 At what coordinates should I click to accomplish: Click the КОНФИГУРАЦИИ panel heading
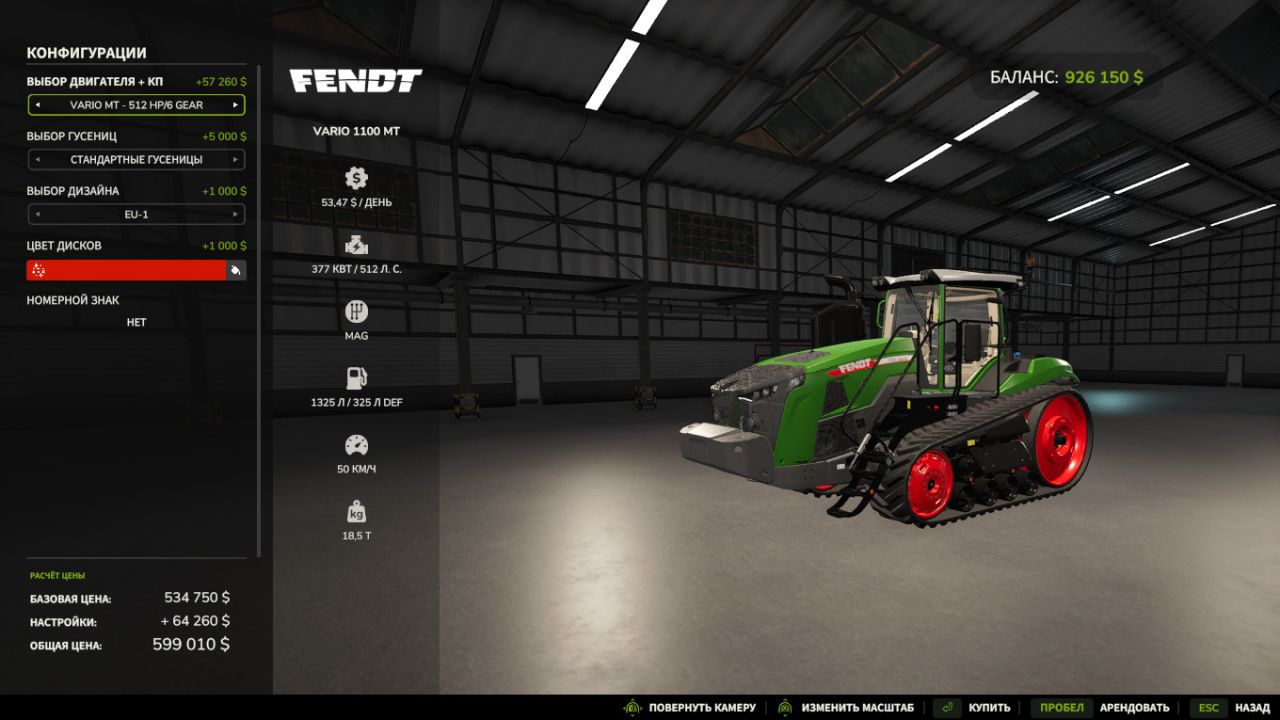tap(86, 53)
